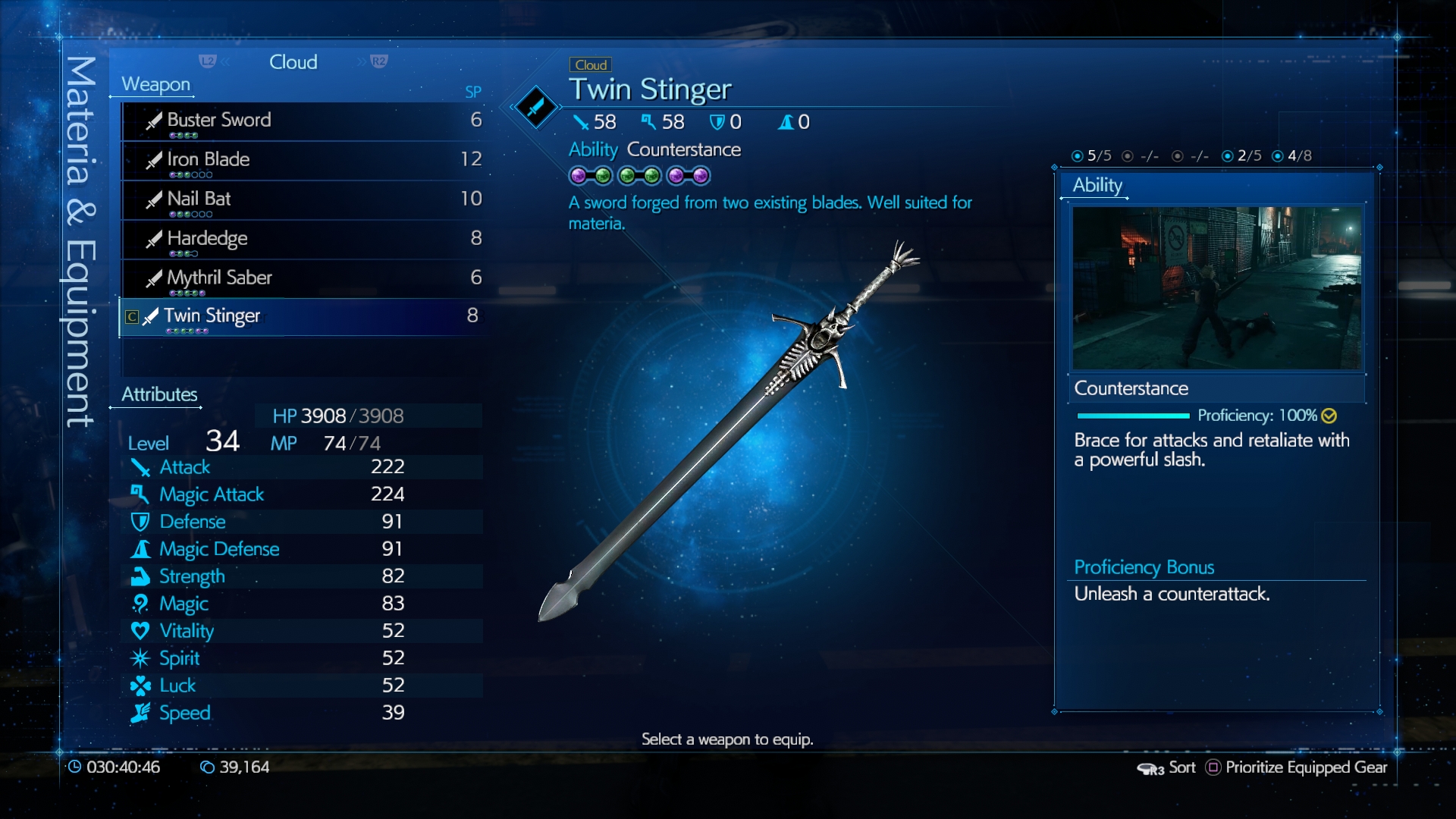Select the Mythril Saber entry
Image resolution: width=1456 pixels, height=819 pixels.
303,278
